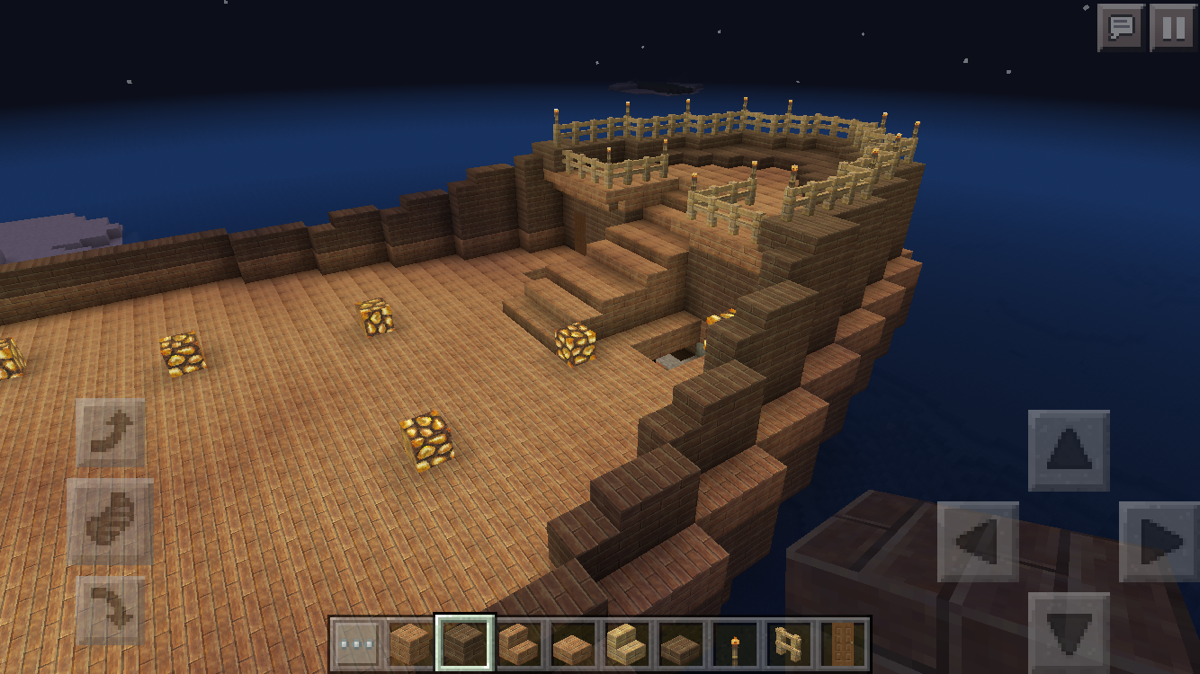This screenshot has height=674, width=1200.
Task: Select the torch in the hotbar
Action: (x=735, y=644)
